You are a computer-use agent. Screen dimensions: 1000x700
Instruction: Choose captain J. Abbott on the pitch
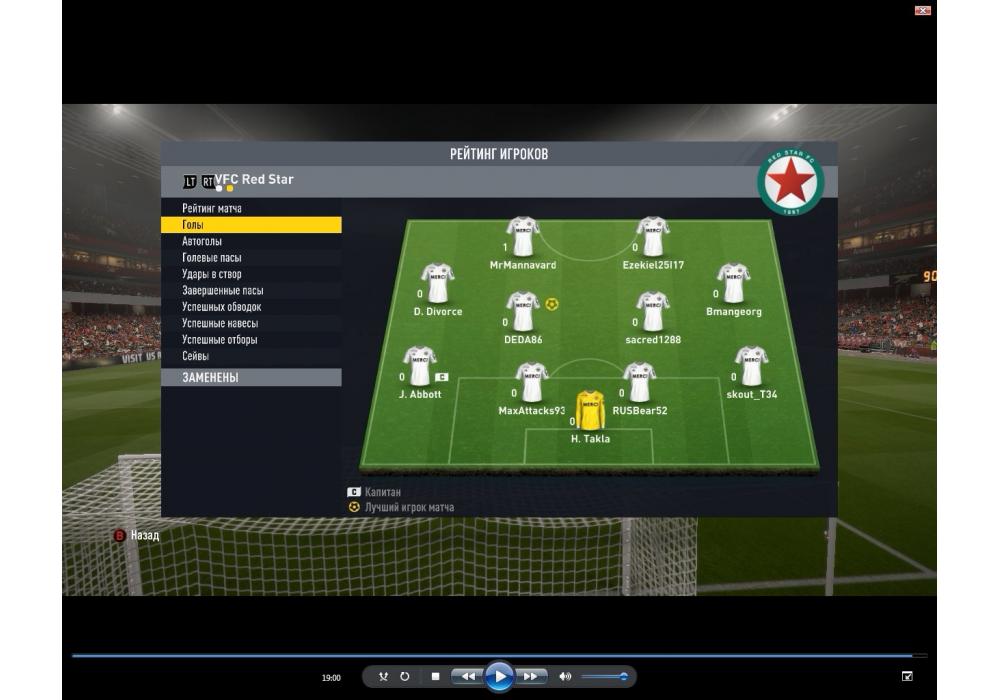click(419, 367)
